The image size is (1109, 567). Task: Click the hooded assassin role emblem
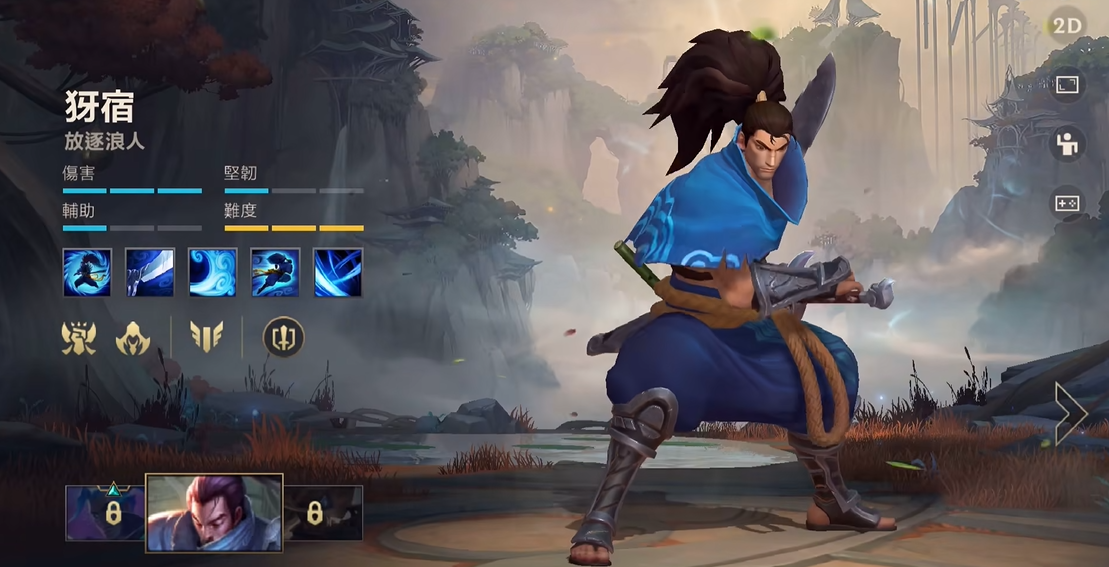[133, 339]
